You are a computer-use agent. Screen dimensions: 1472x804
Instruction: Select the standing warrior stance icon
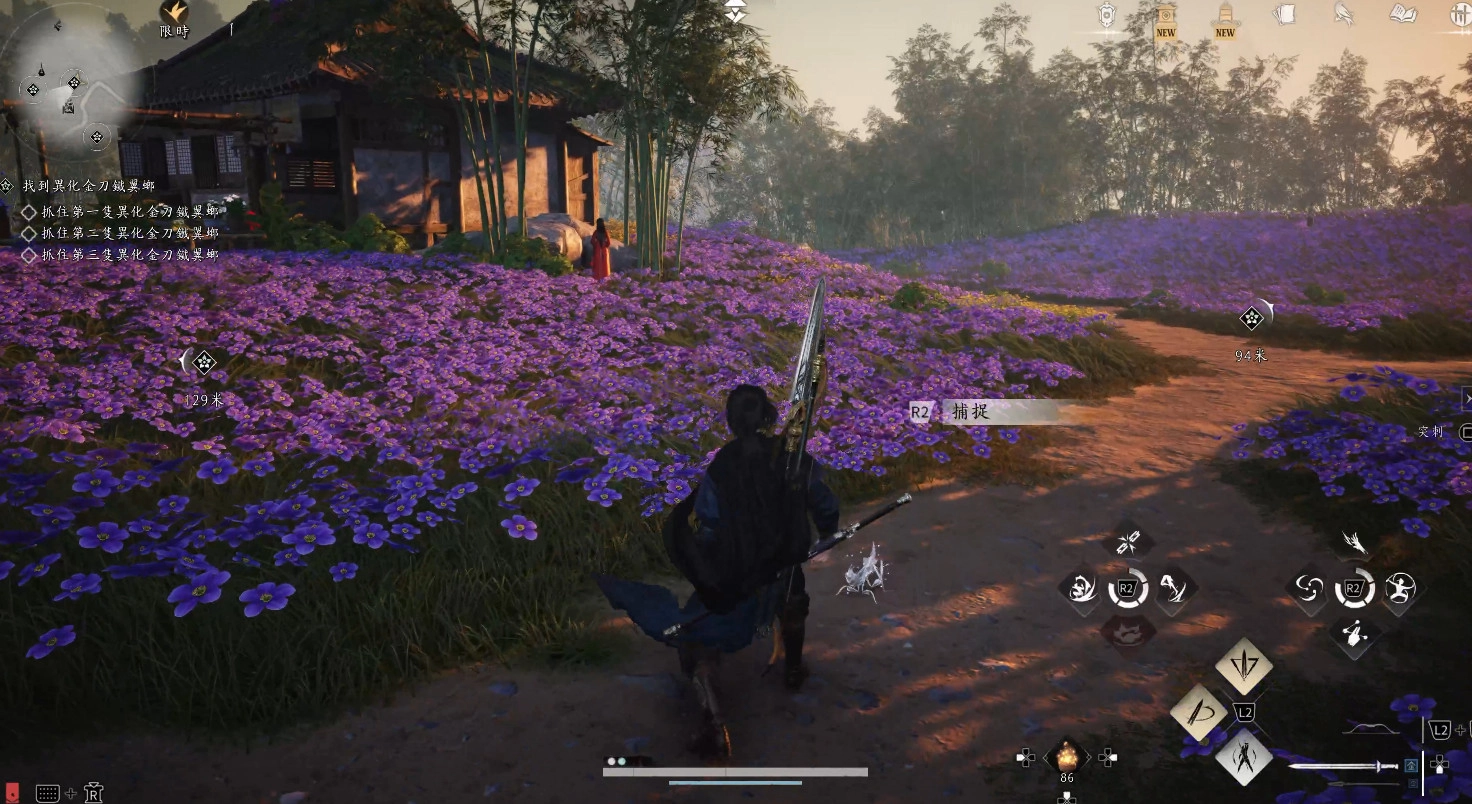coord(1243,756)
